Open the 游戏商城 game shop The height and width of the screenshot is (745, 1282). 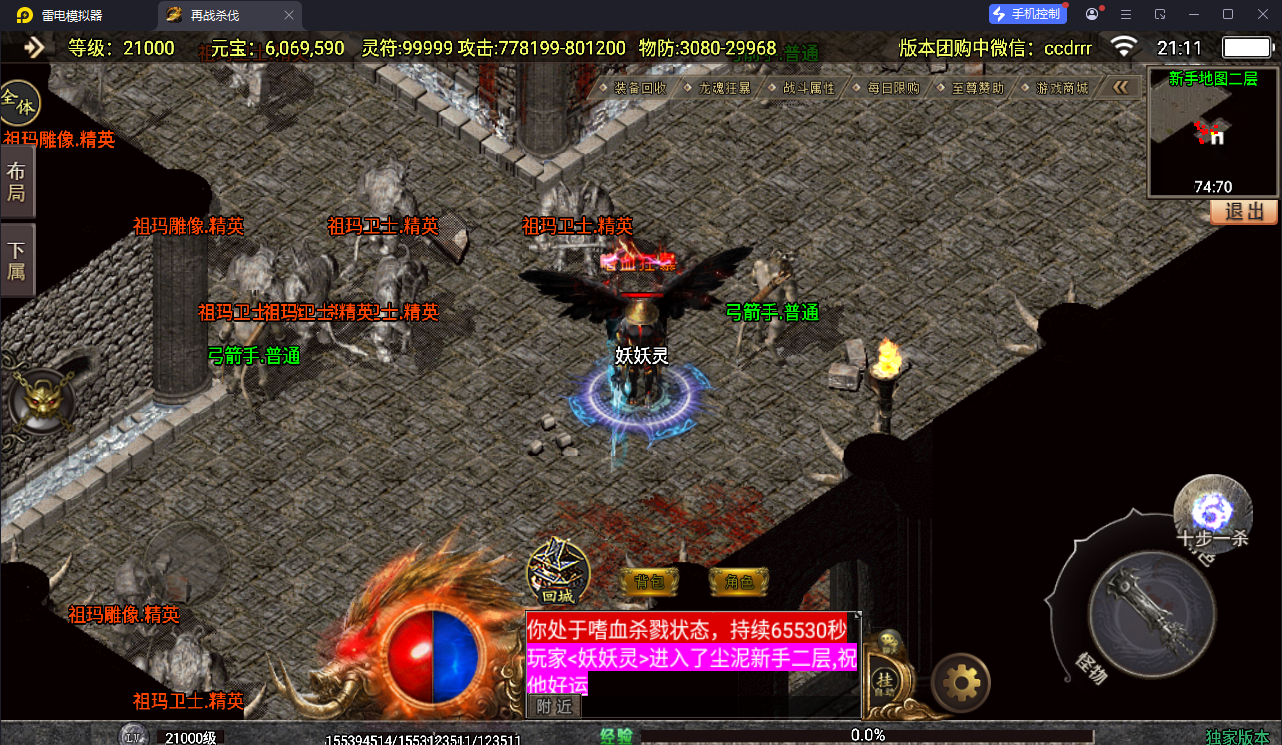(1061, 88)
